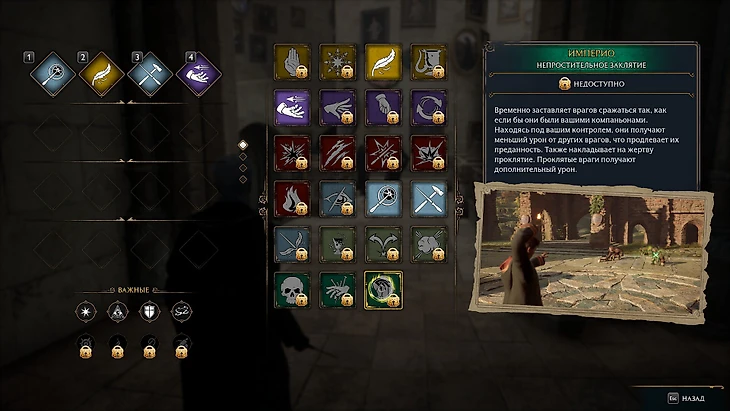Select the locked Incendio flame spell
The width and height of the screenshot is (730, 411).
point(291,198)
